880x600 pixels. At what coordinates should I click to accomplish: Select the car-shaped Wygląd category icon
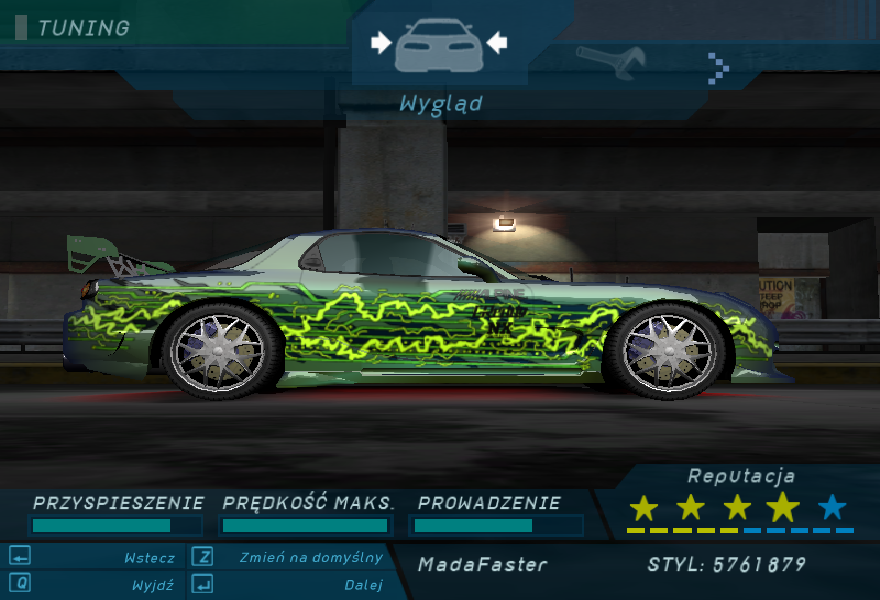439,46
